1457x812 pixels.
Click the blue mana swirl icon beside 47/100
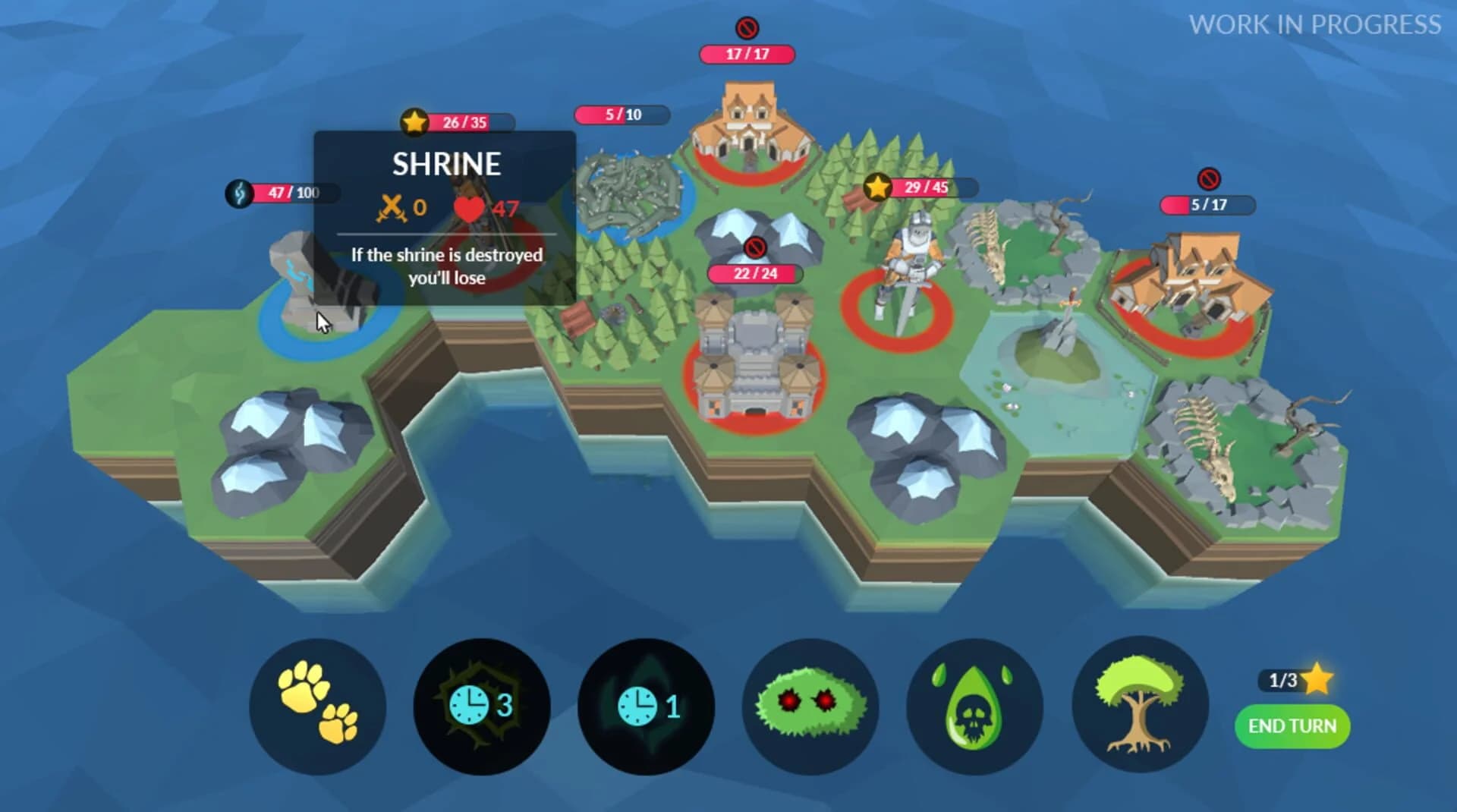[x=238, y=194]
